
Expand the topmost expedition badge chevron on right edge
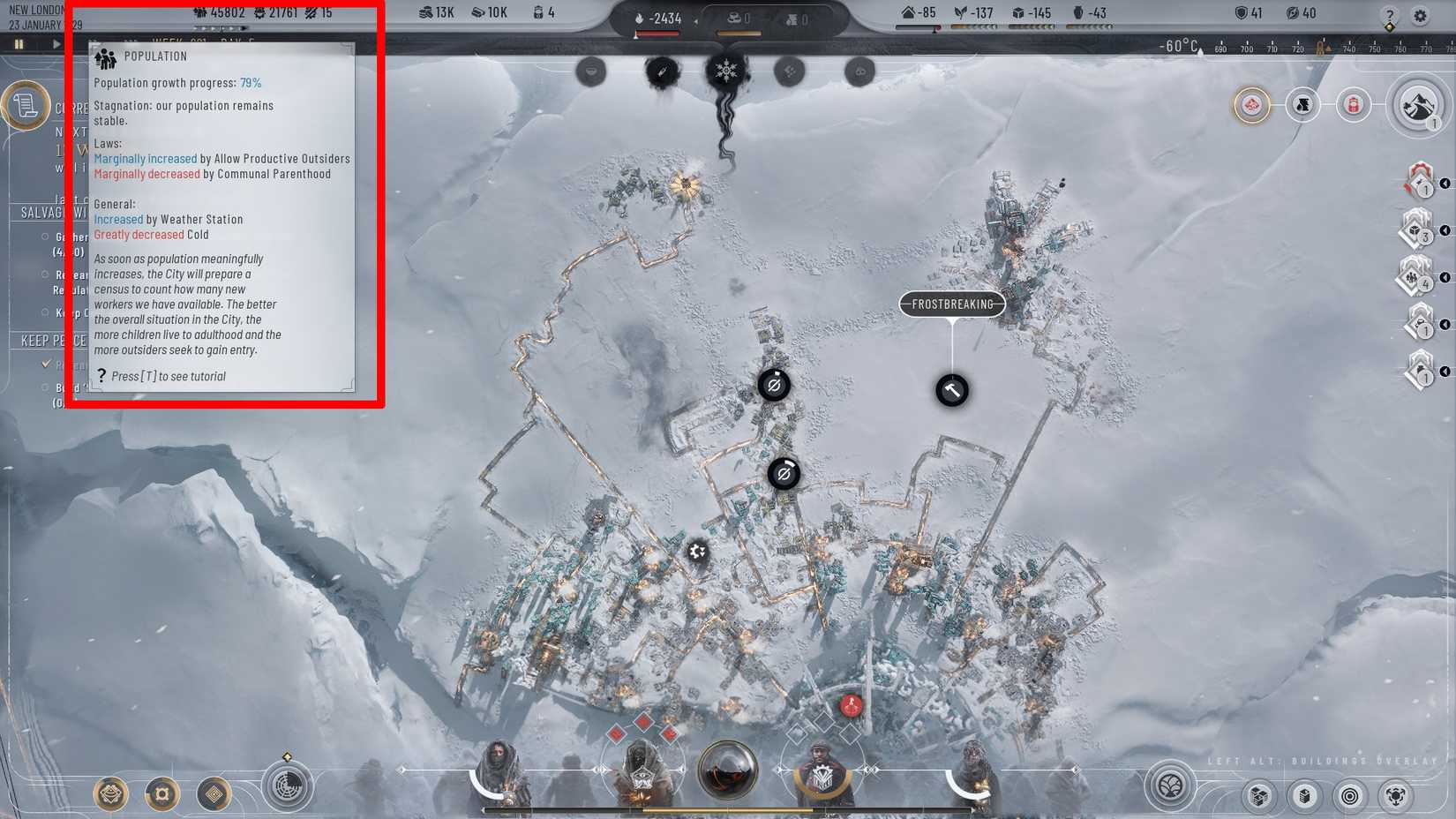click(x=1444, y=183)
